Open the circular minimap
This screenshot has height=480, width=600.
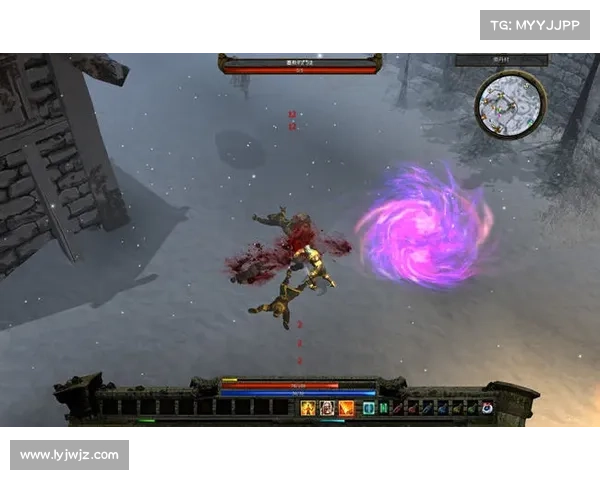pos(510,103)
